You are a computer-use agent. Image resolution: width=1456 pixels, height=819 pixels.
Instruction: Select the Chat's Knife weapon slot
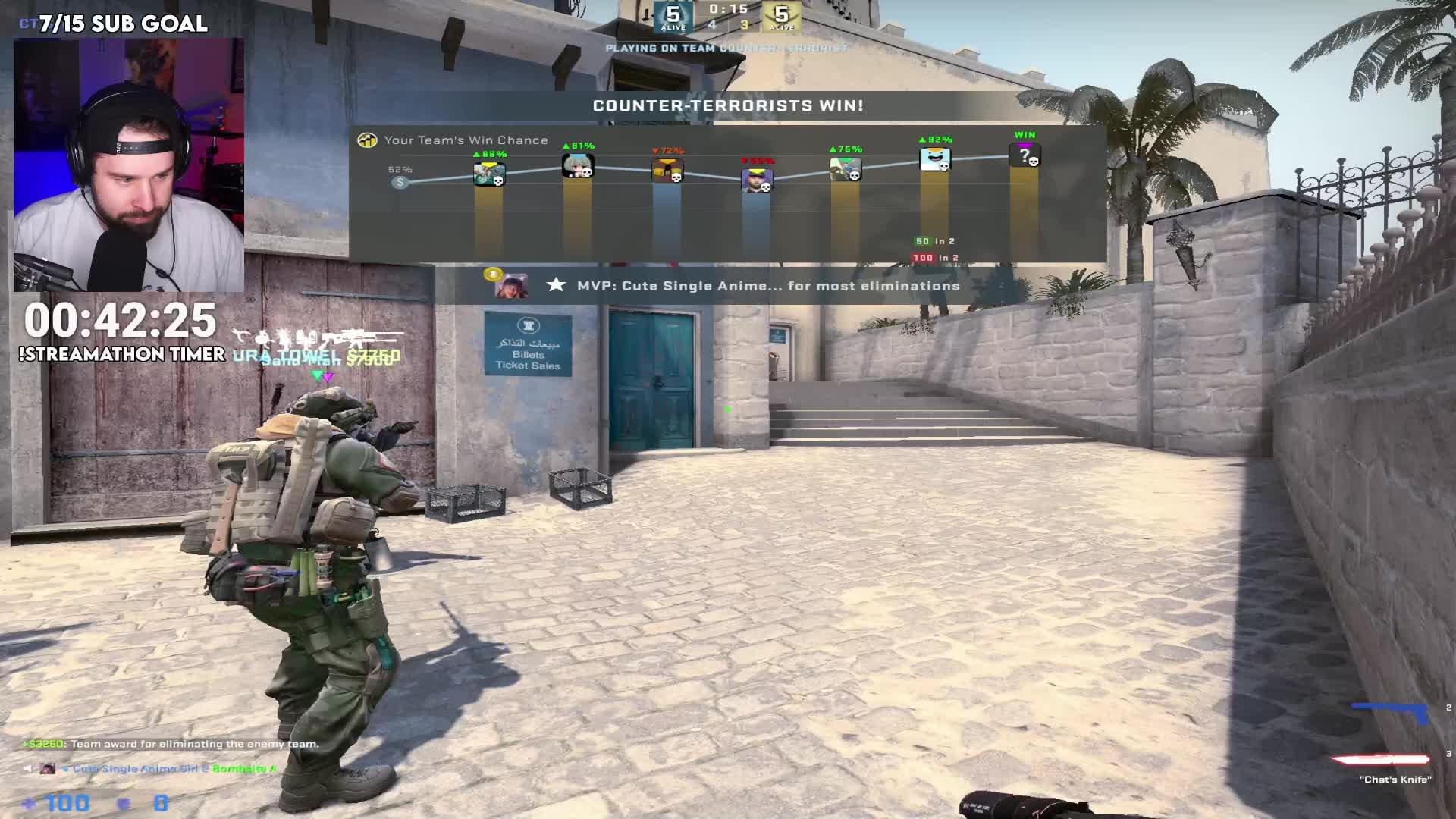point(1380,759)
